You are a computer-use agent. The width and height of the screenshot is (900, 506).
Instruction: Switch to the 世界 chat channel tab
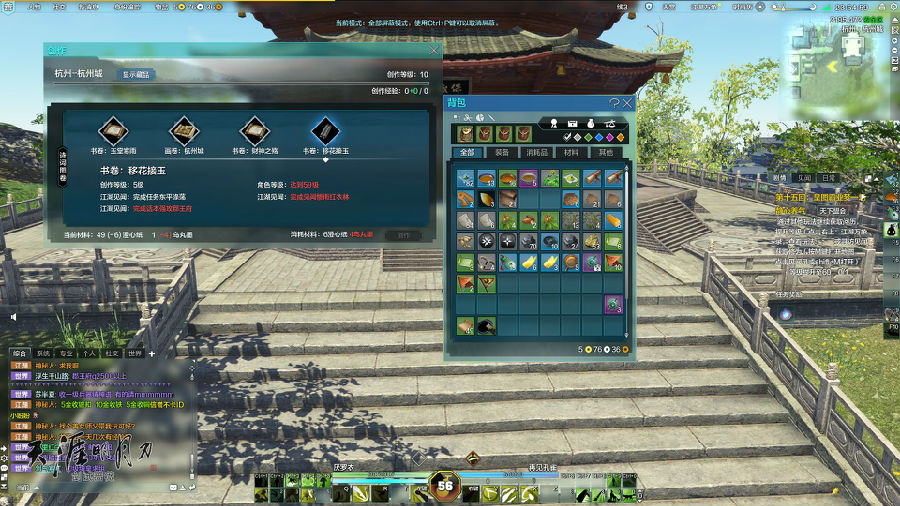(x=134, y=353)
